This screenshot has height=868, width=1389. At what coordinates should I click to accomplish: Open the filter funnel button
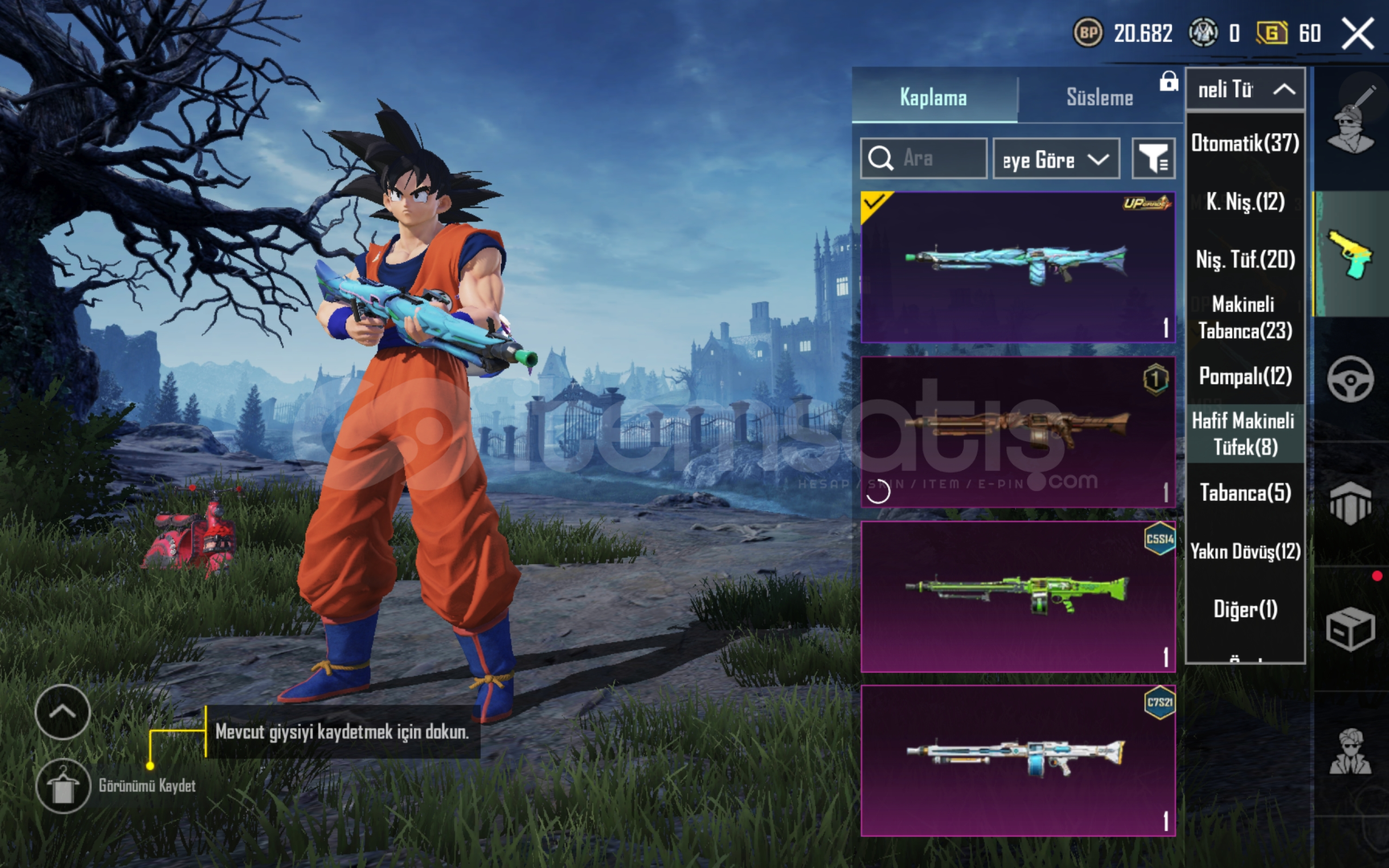tap(1153, 158)
